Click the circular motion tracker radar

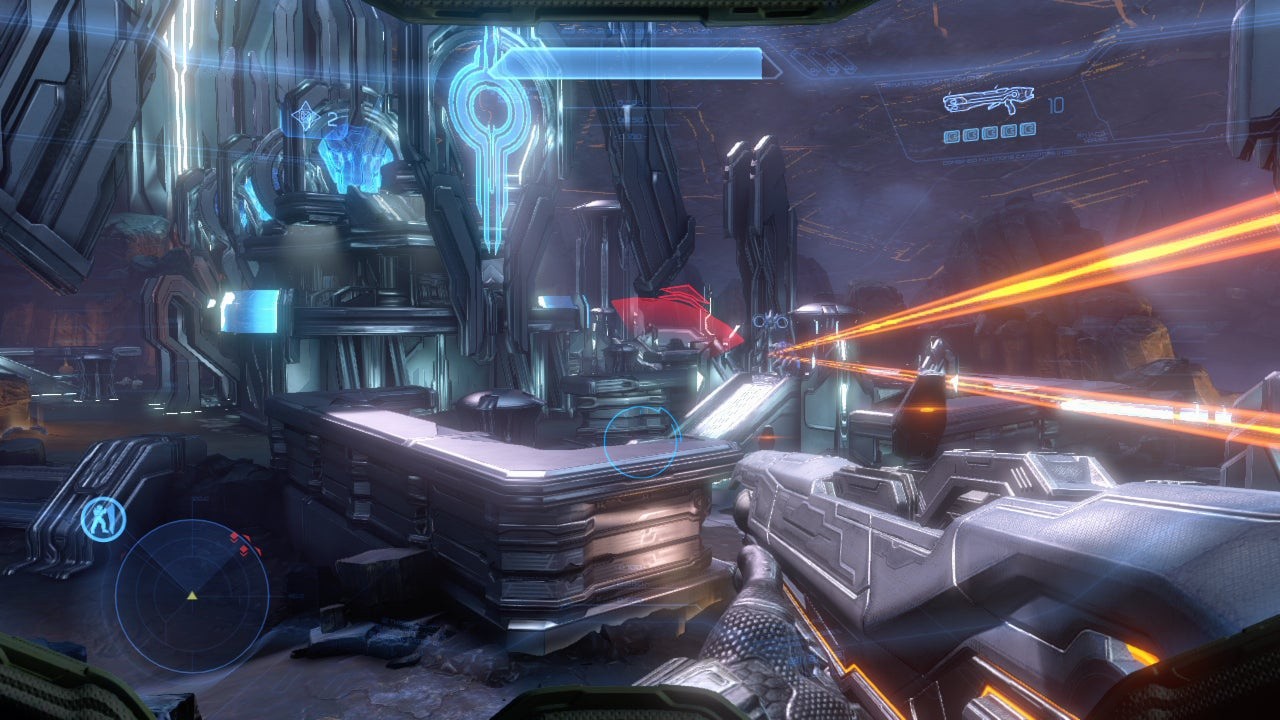tap(192, 595)
